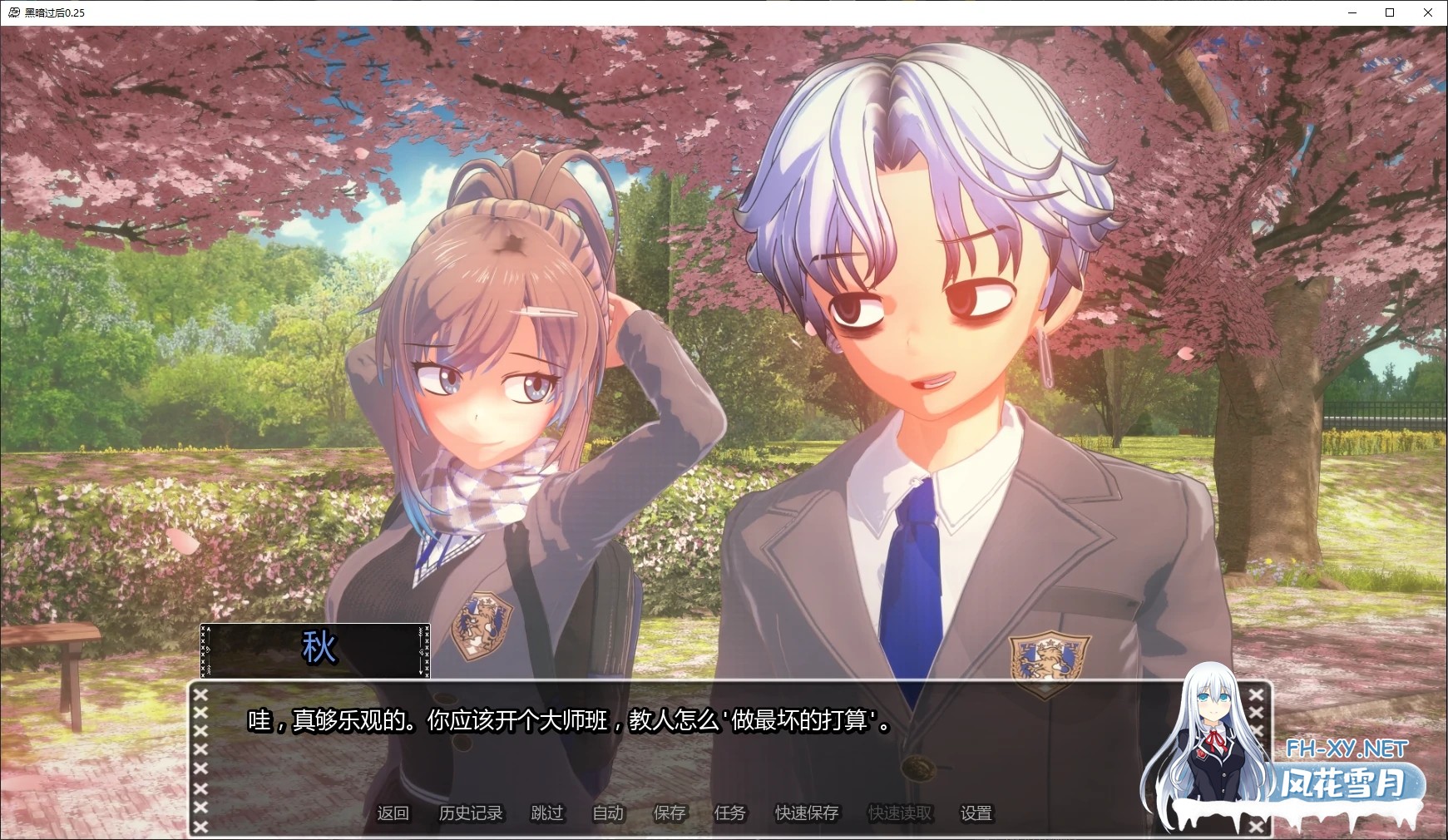Screen dimensions: 1448x840
Task: Minimize the game window
Action: pos(1352,12)
